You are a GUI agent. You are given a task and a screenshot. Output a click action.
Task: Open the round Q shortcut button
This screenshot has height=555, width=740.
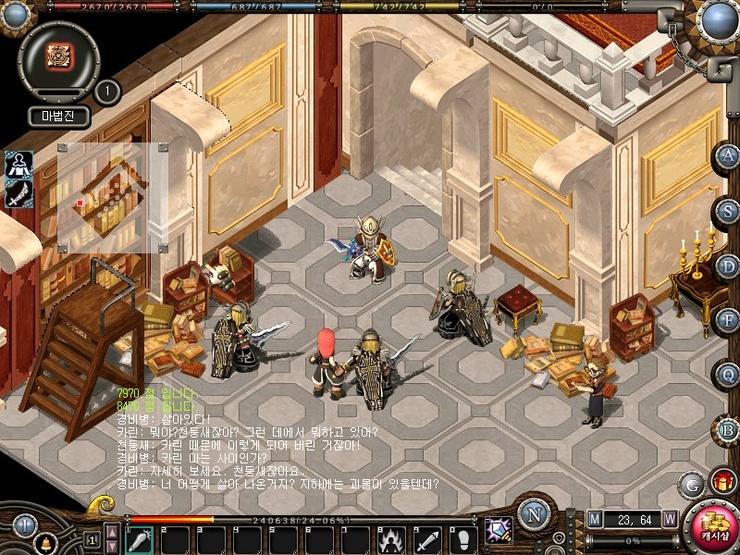click(x=727, y=375)
